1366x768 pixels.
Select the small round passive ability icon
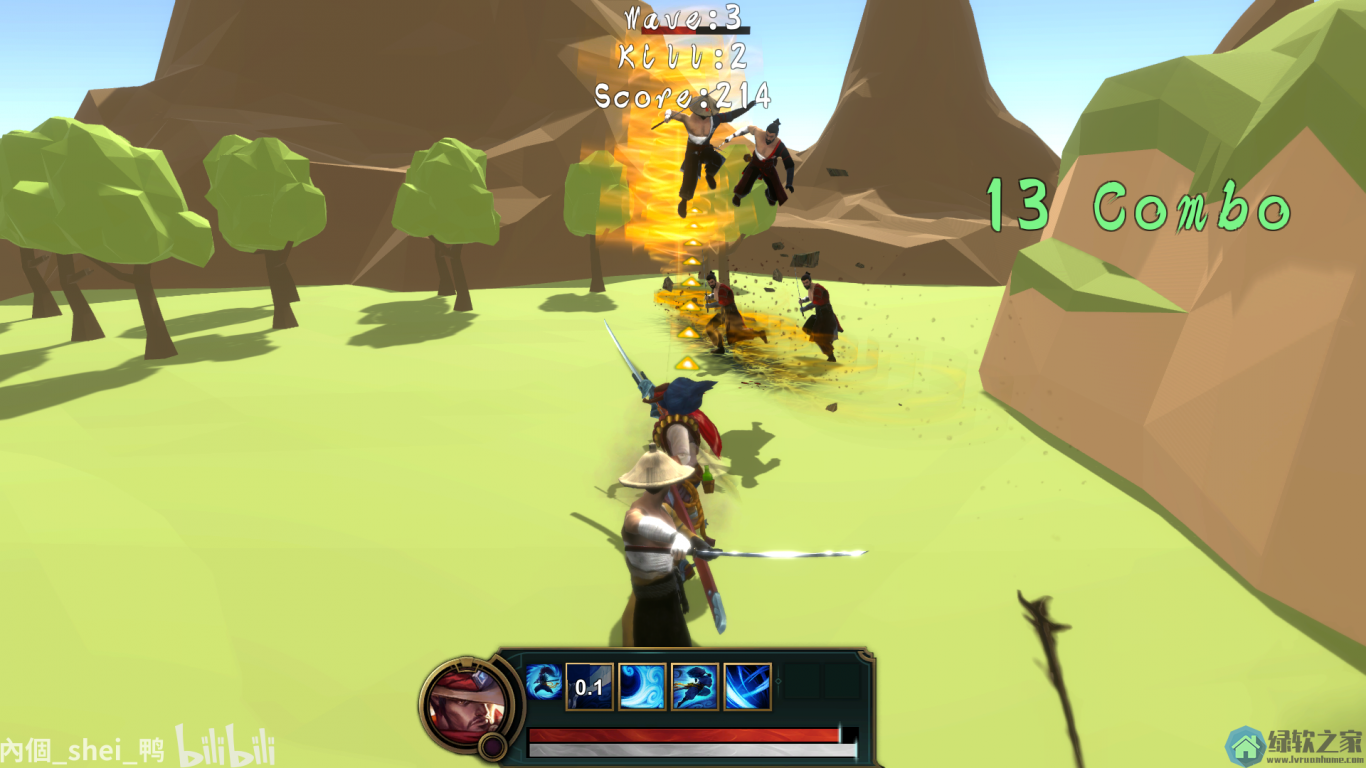point(543,682)
